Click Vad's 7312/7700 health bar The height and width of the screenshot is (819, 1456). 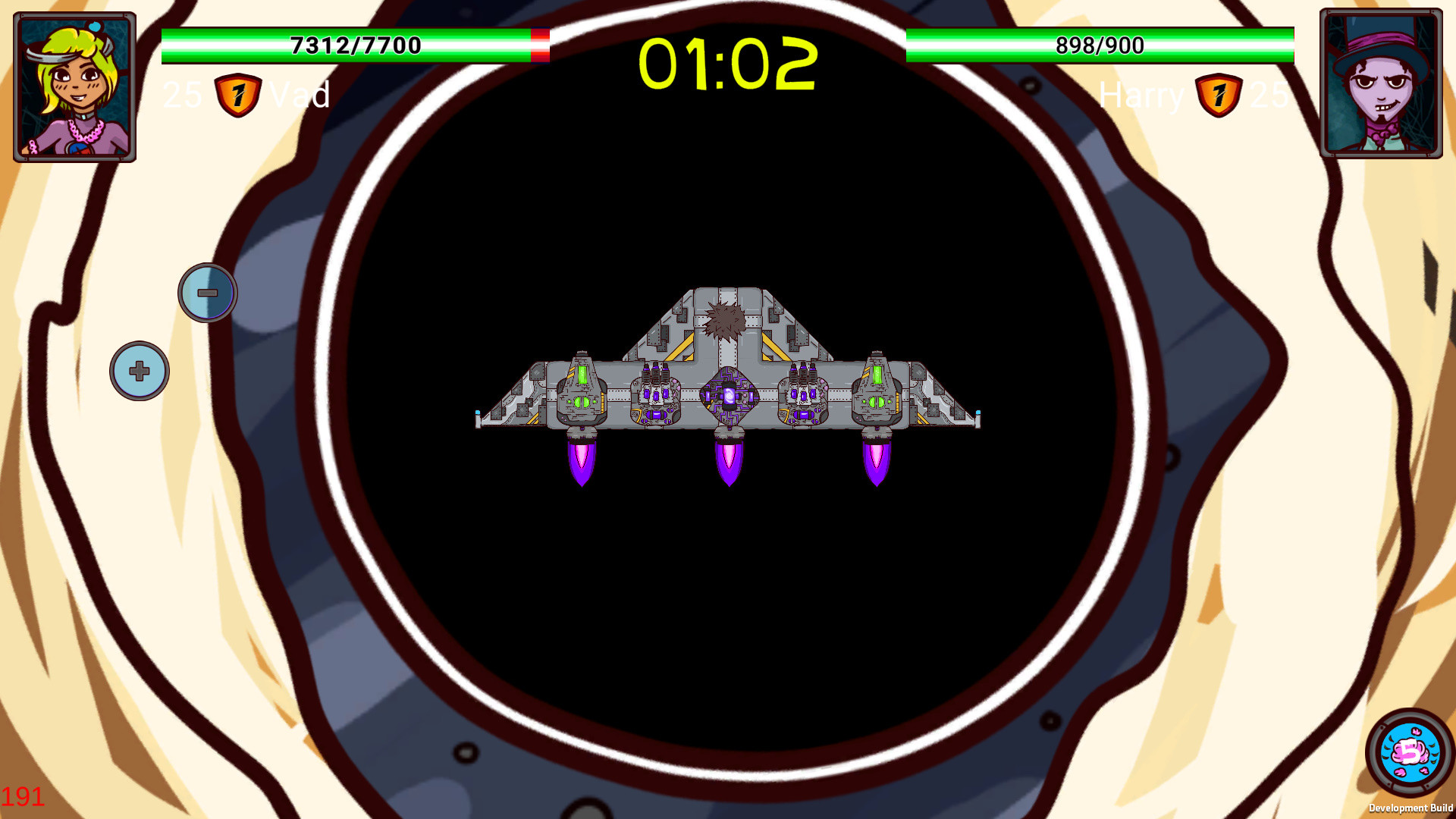pyautogui.click(x=353, y=44)
